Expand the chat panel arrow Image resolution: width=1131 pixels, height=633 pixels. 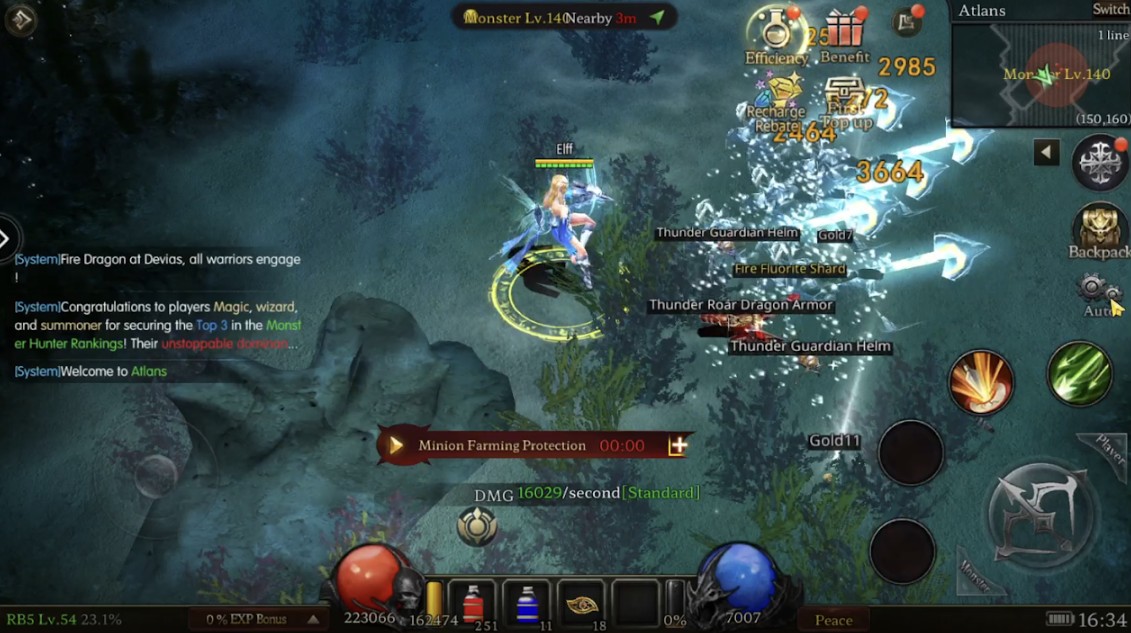click(x=6, y=239)
